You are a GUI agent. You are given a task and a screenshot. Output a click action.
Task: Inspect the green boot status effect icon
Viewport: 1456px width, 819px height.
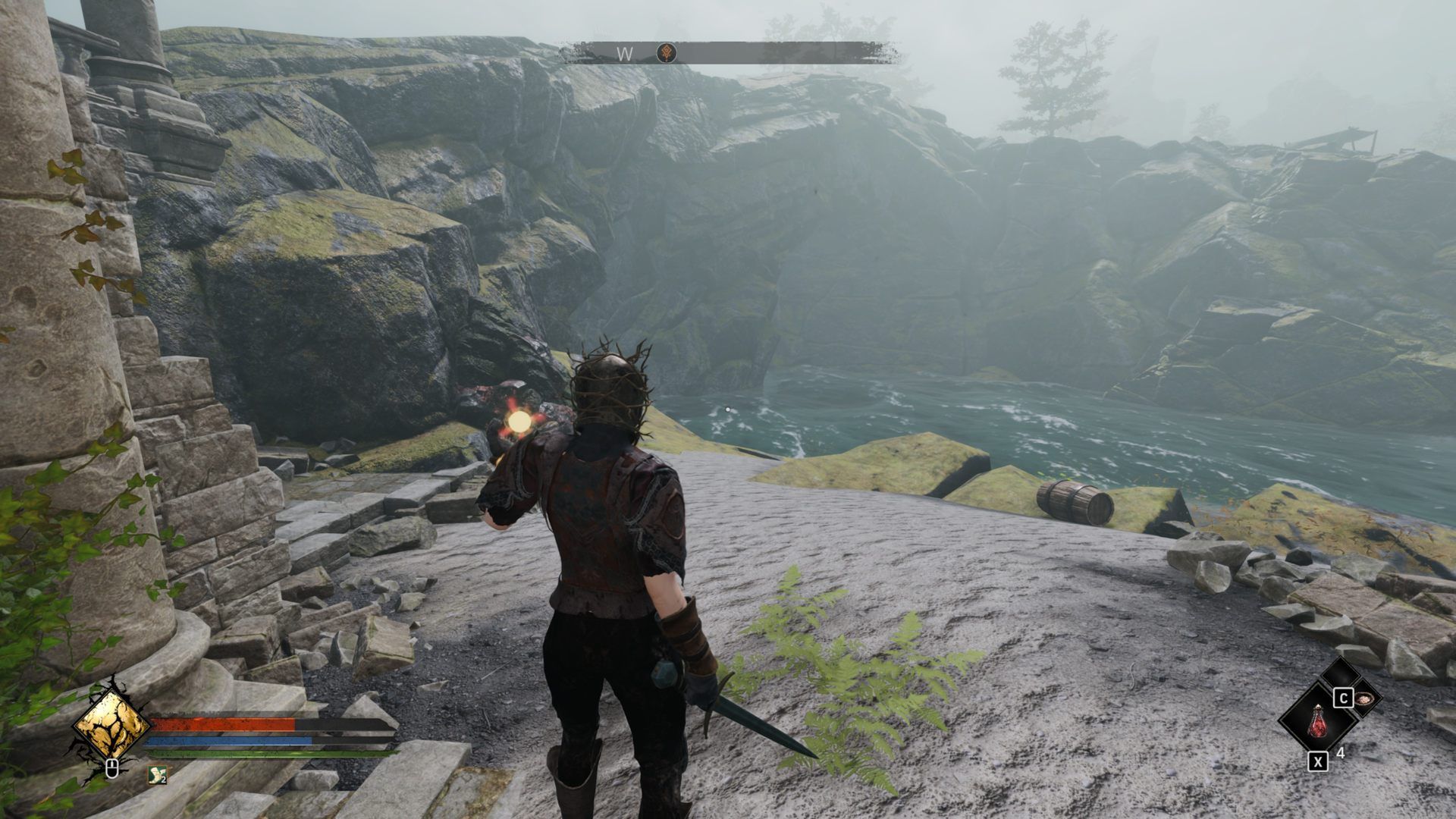(x=157, y=774)
